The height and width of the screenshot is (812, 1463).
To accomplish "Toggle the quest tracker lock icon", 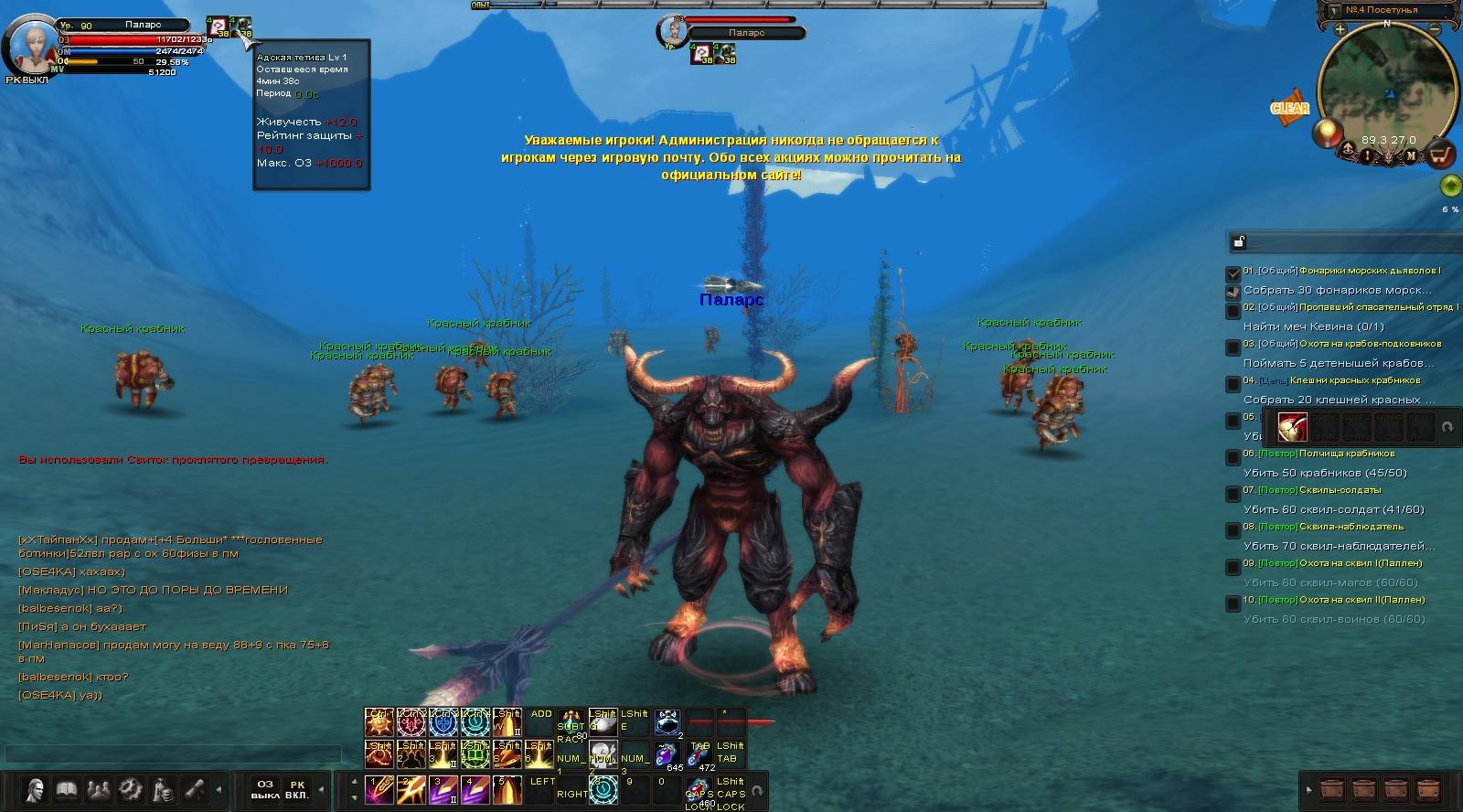I will click(1238, 241).
